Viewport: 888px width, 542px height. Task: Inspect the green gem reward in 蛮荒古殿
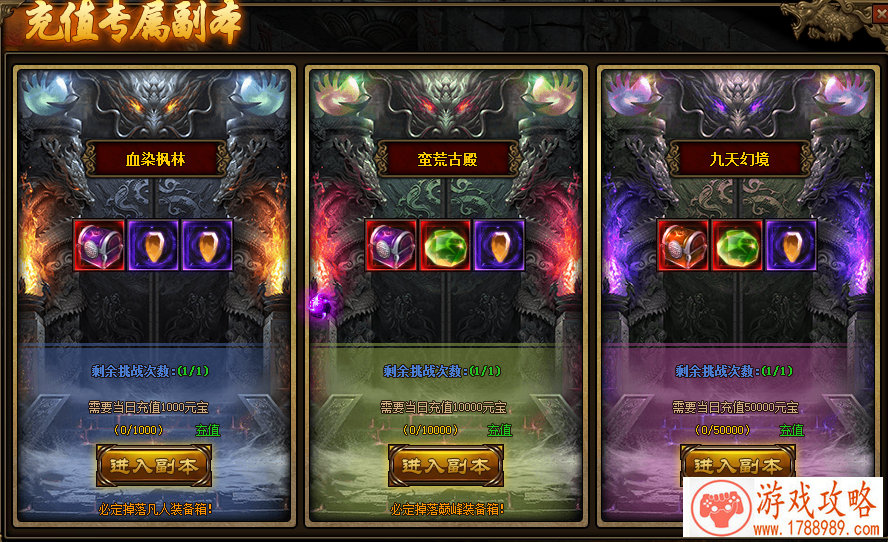point(446,246)
